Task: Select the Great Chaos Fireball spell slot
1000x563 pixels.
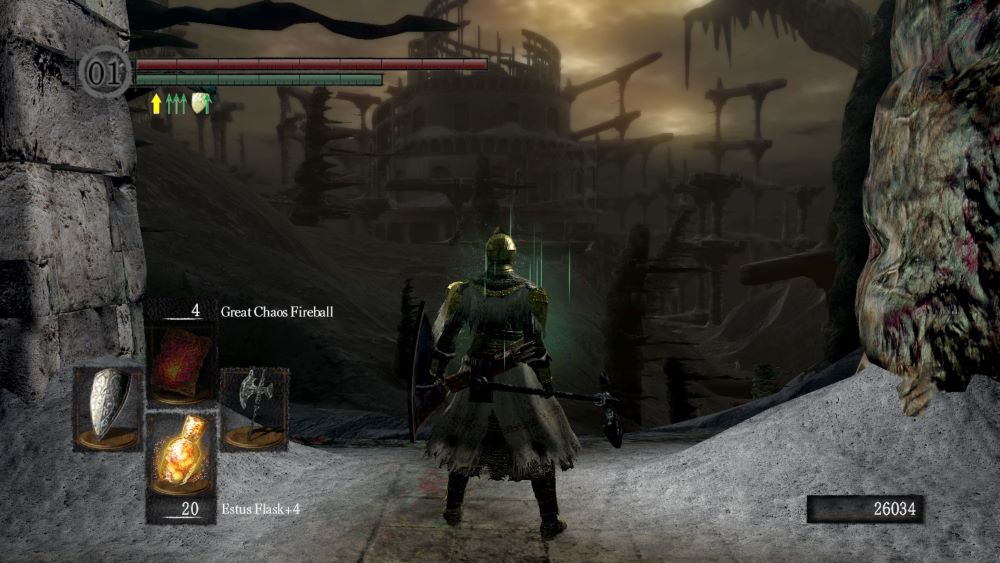Action: point(181,364)
